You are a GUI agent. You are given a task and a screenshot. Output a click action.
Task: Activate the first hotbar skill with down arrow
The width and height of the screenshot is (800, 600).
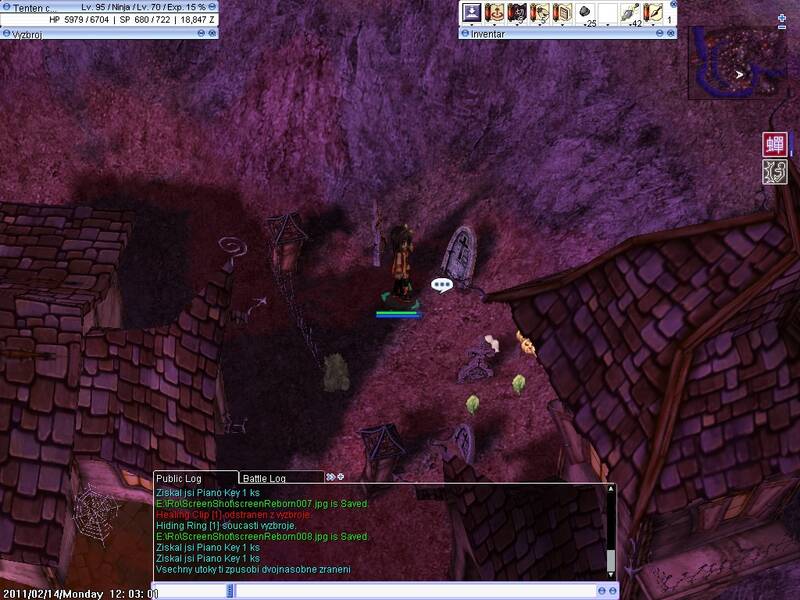[x=471, y=13]
